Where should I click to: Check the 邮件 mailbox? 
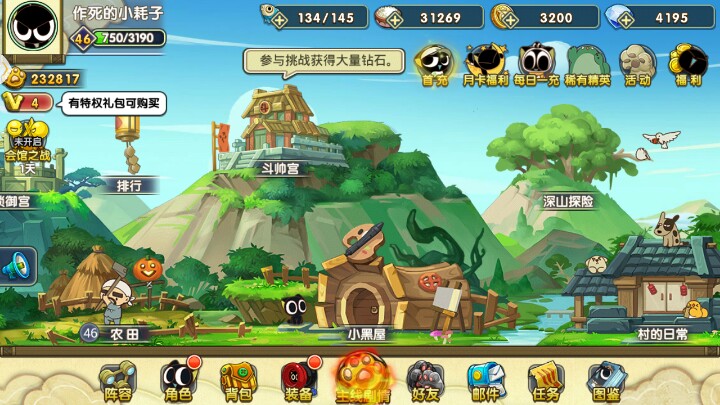[484, 380]
